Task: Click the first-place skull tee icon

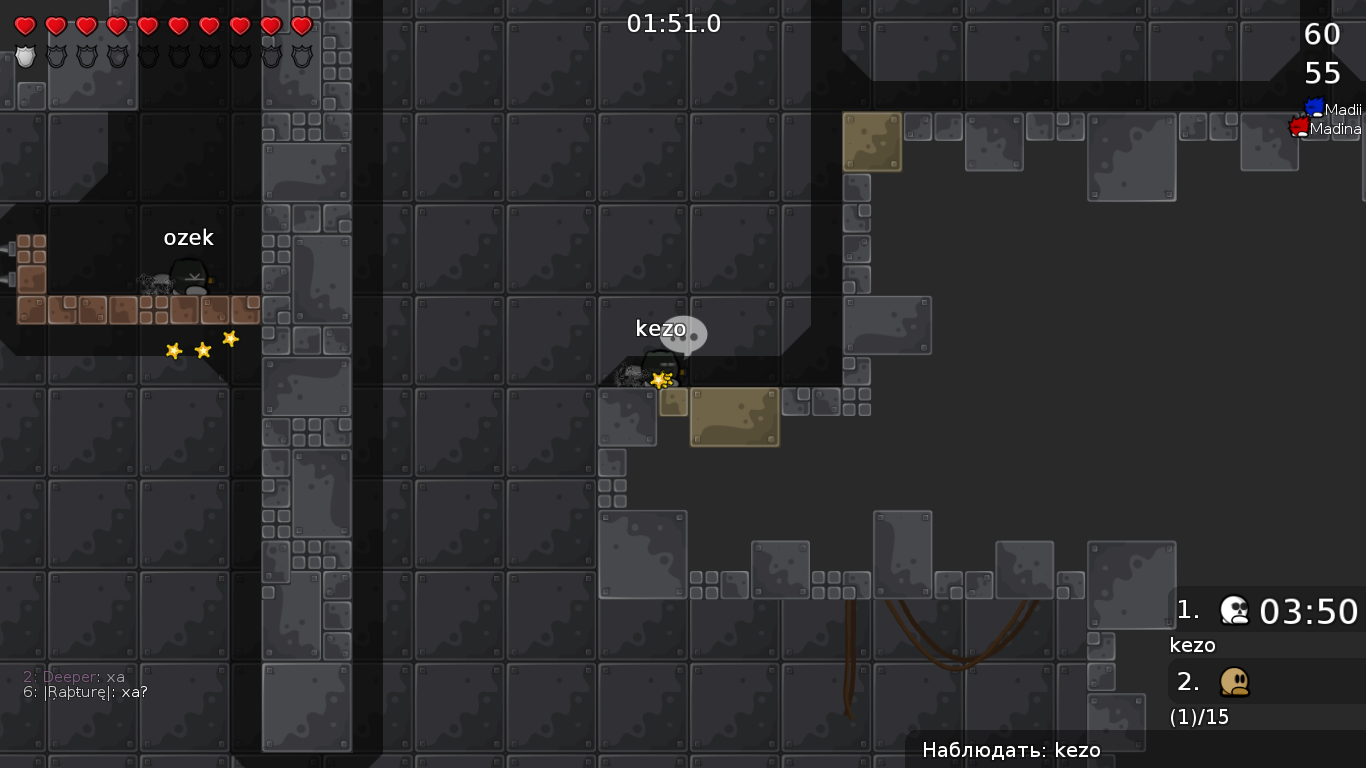Action: point(1235,610)
